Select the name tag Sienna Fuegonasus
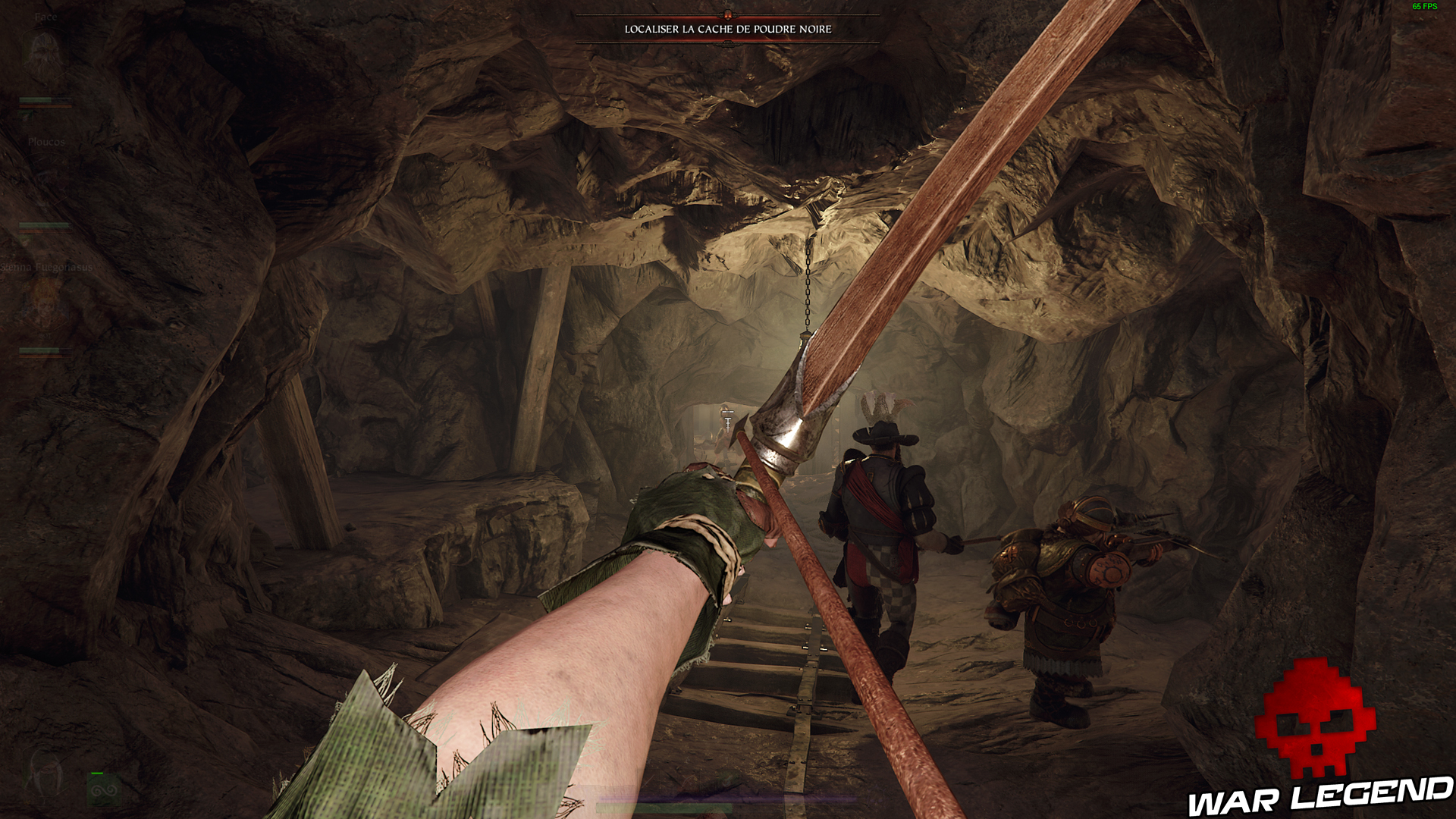The image size is (1456, 819). (47, 267)
